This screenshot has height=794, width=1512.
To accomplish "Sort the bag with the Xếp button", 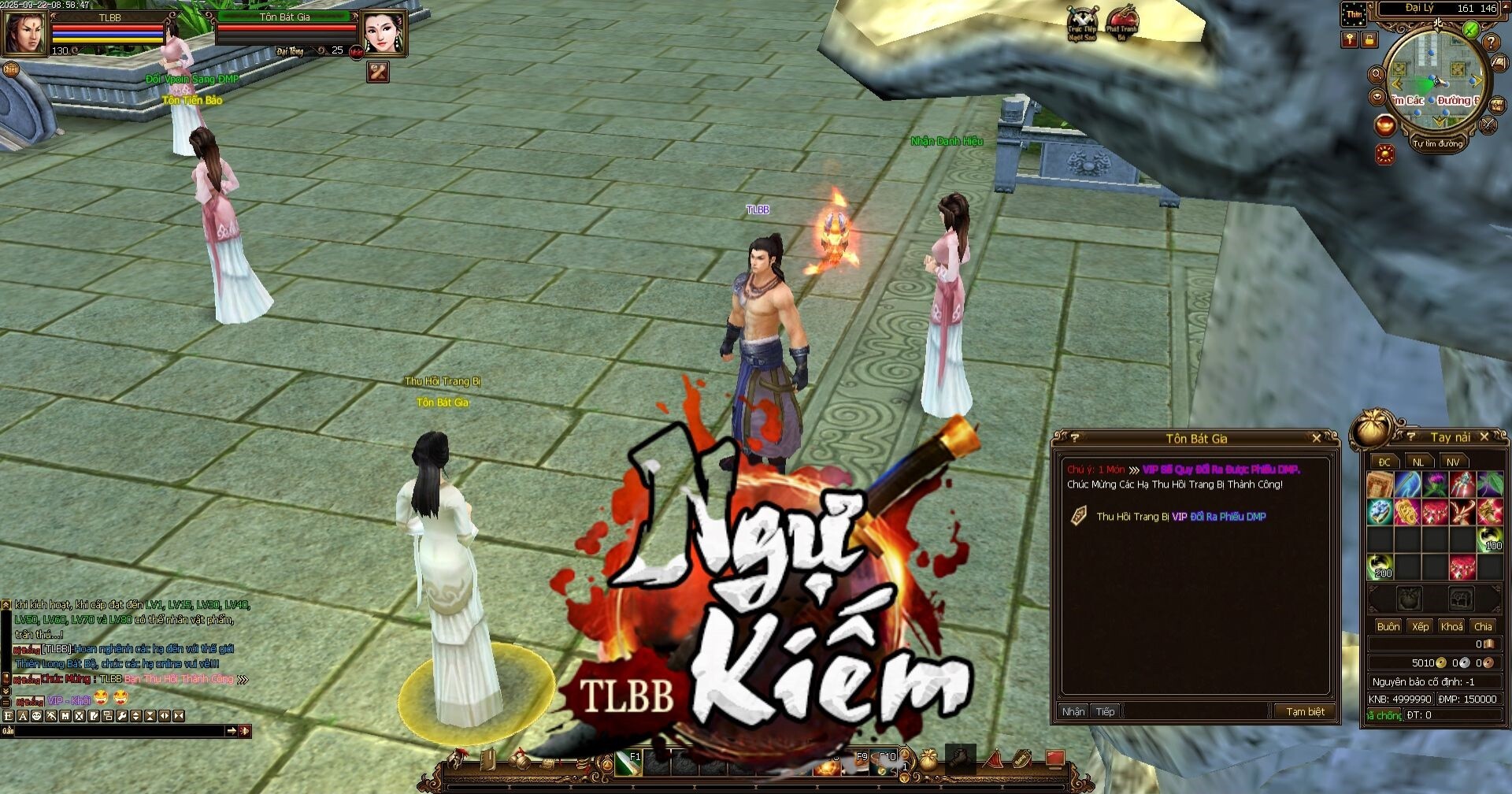I will pyautogui.click(x=1421, y=626).
